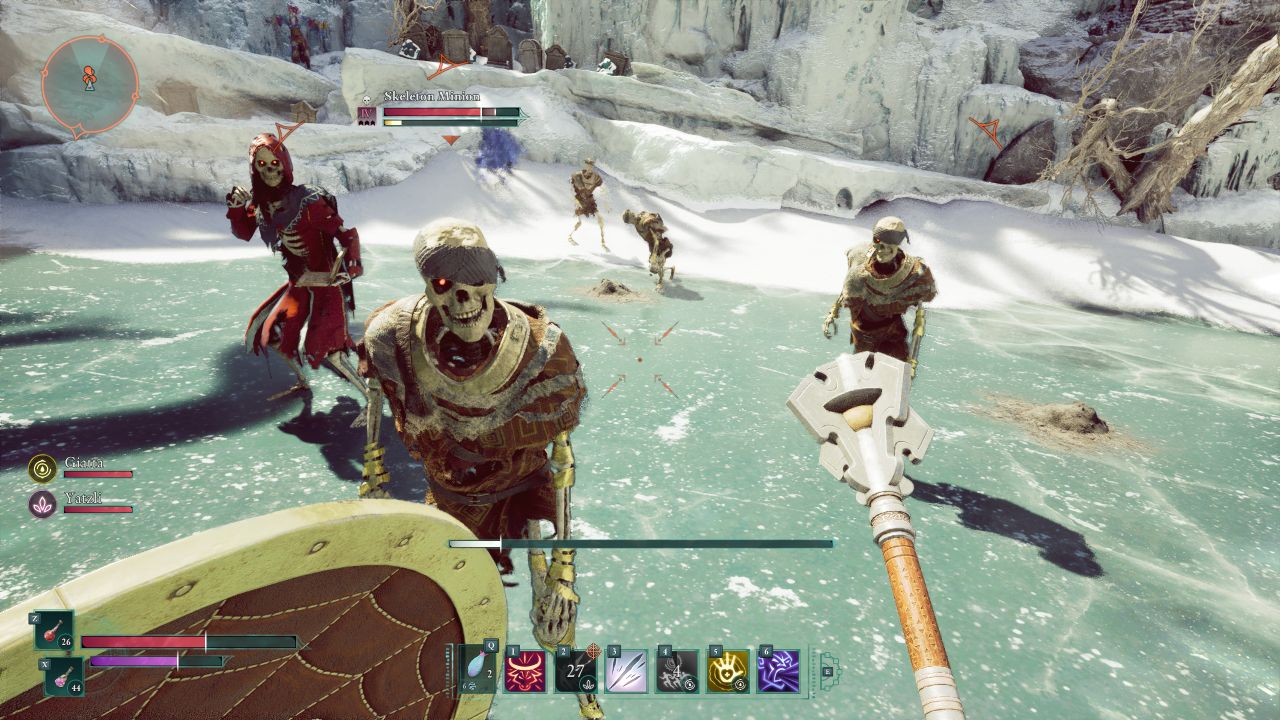
Task: Select Yatzli's companion portrait icon
Action: click(43, 503)
